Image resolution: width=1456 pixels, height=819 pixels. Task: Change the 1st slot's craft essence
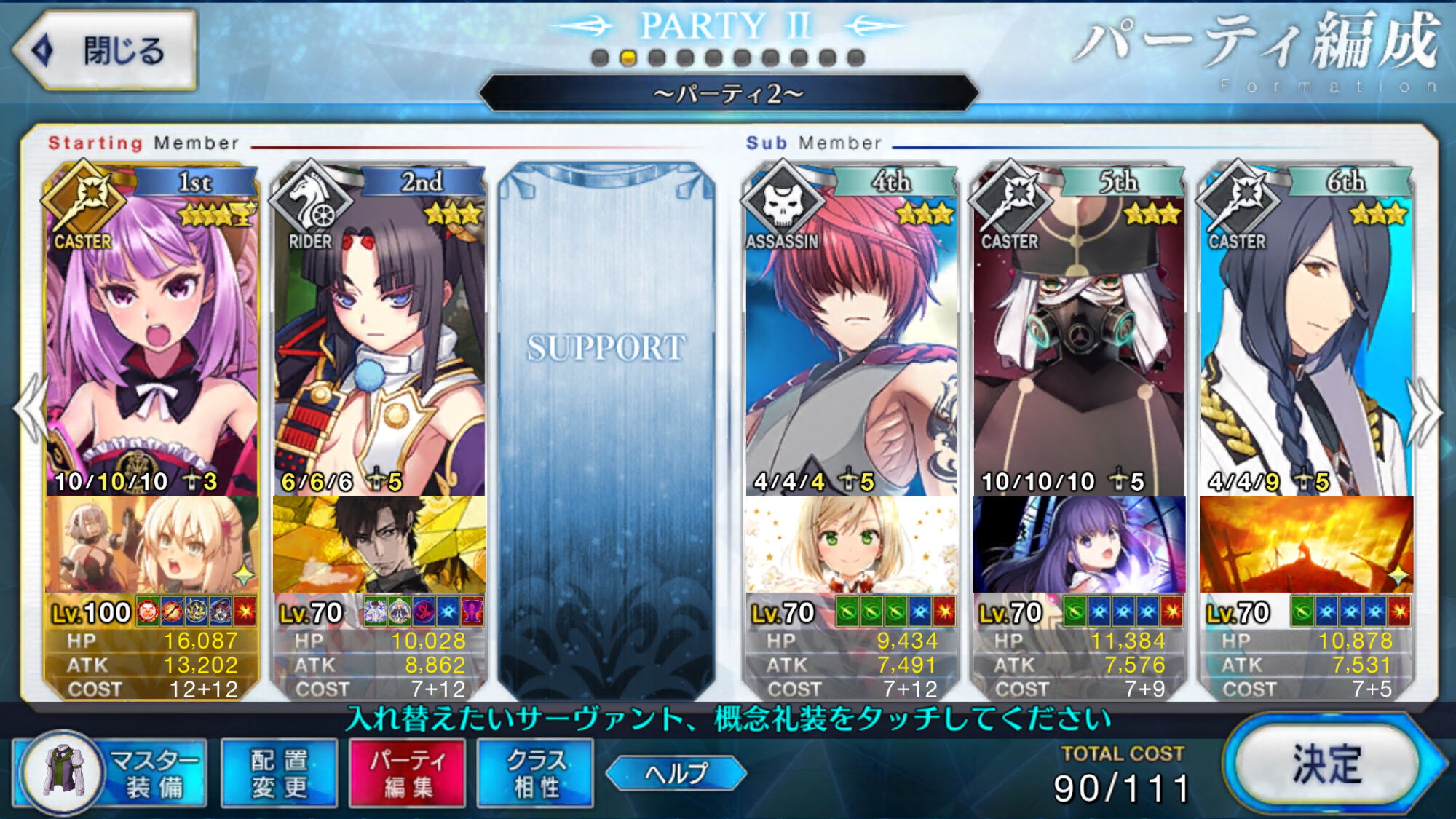click(x=151, y=545)
